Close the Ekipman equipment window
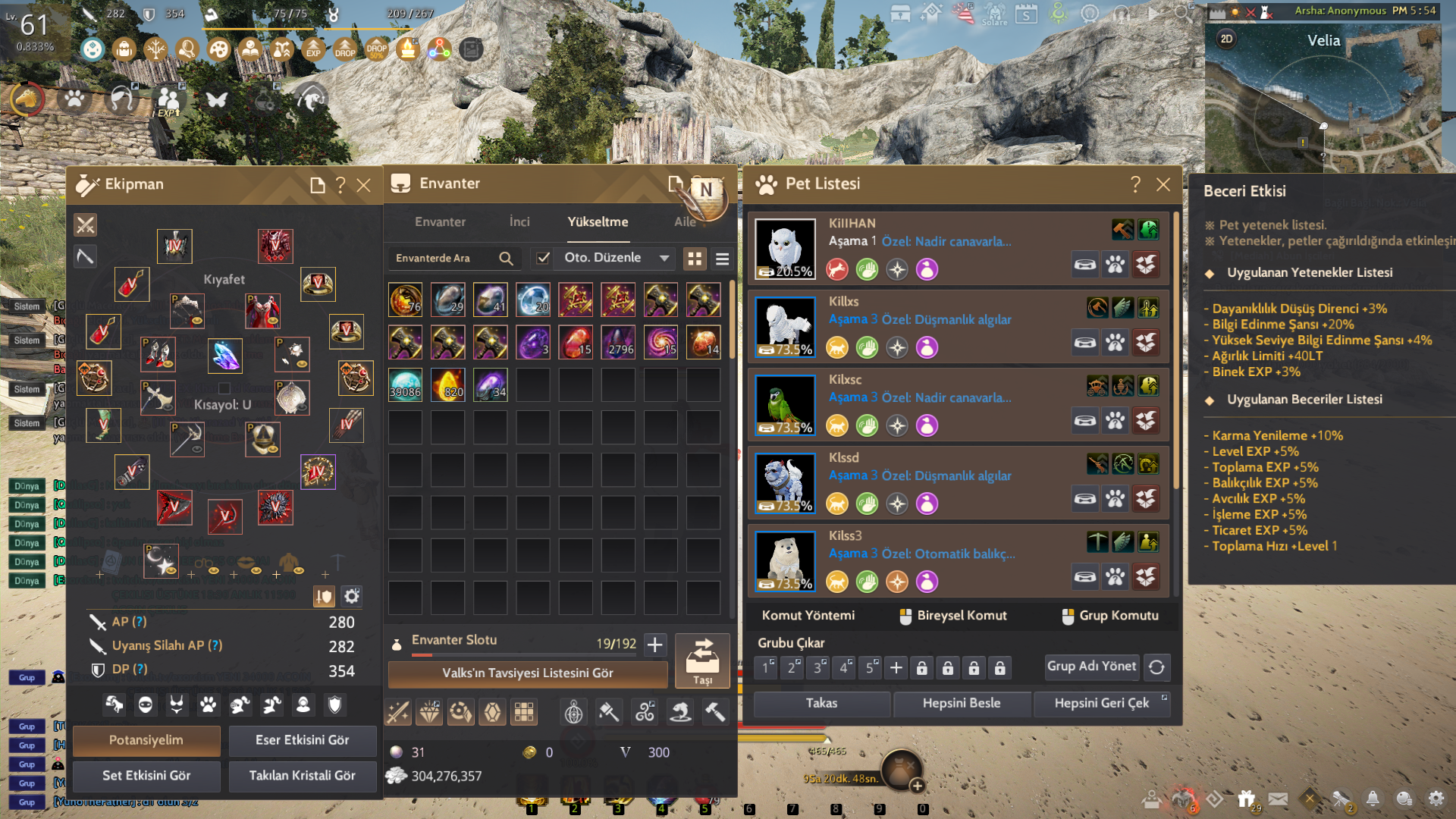This screenshot has height=819, width=1456. point(364,185)
